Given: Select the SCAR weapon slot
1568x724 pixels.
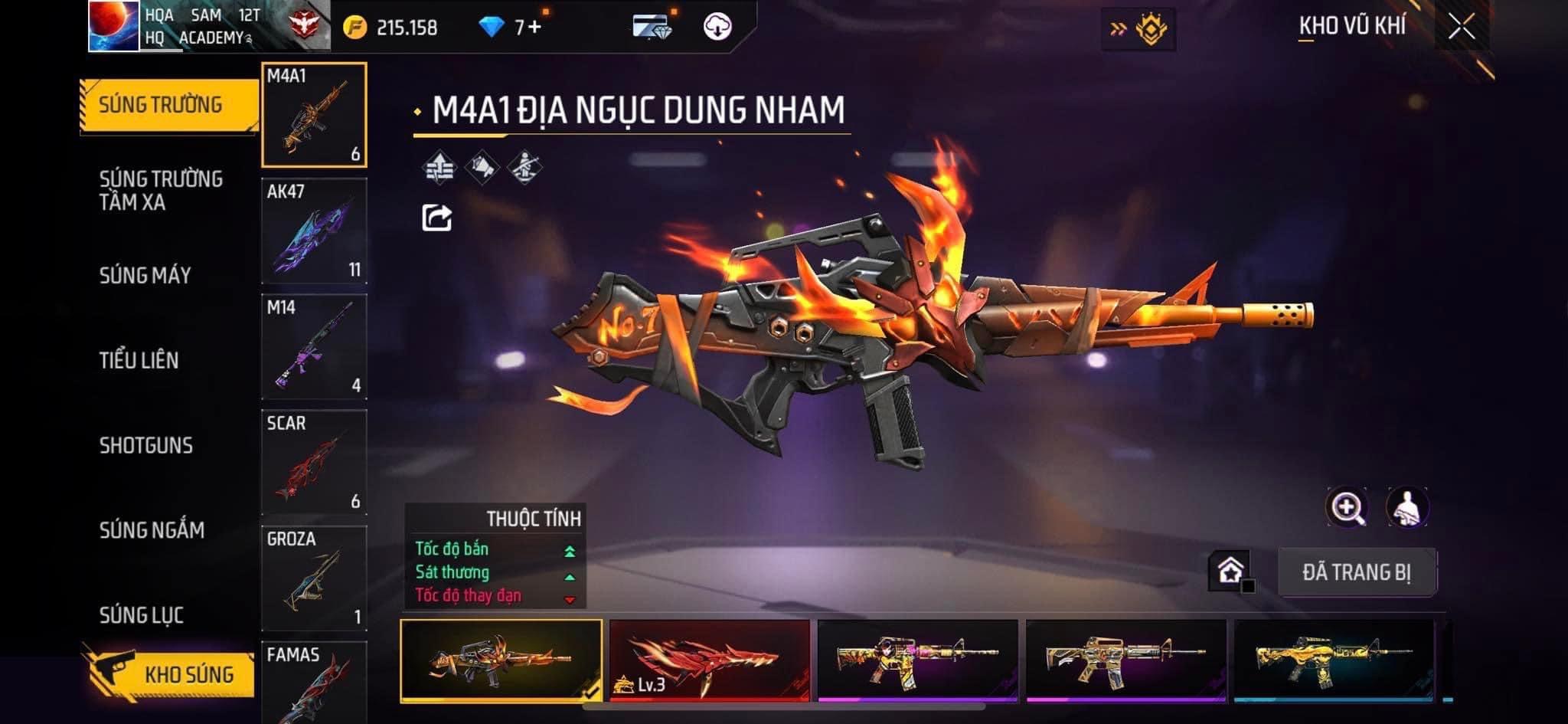Looking at the screenshot, I should pos(314,463).
